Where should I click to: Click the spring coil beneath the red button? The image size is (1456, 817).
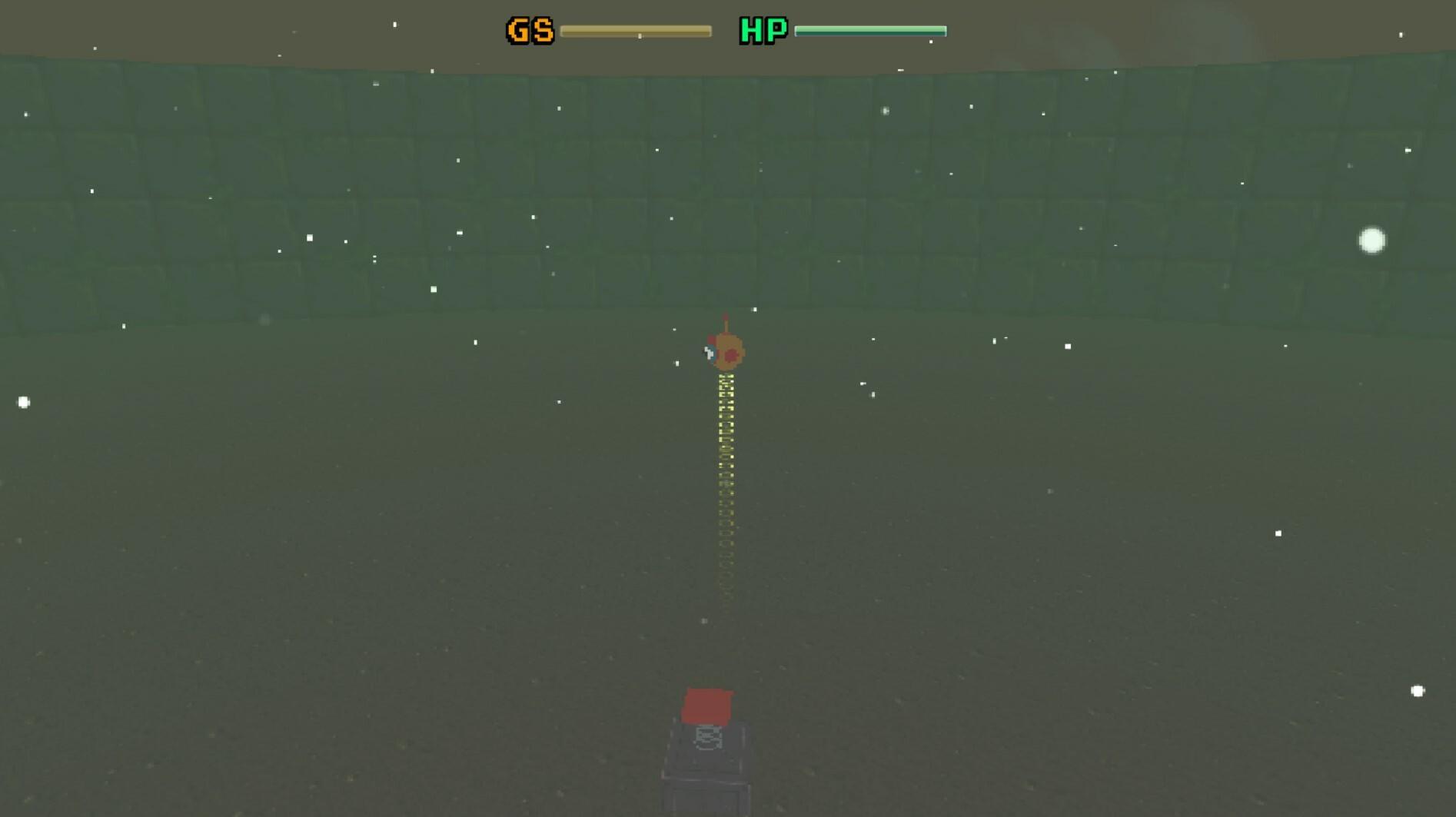click(707, 738)
